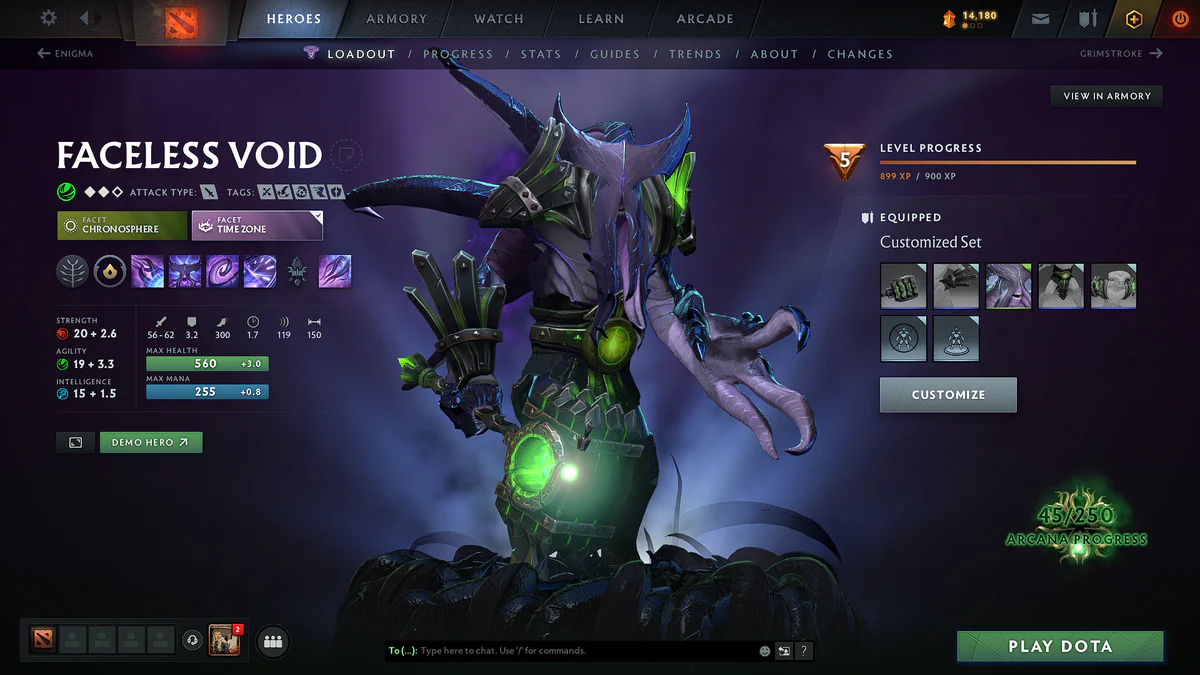
Task: Switch to hero Stats section
Action: [540, 54]
